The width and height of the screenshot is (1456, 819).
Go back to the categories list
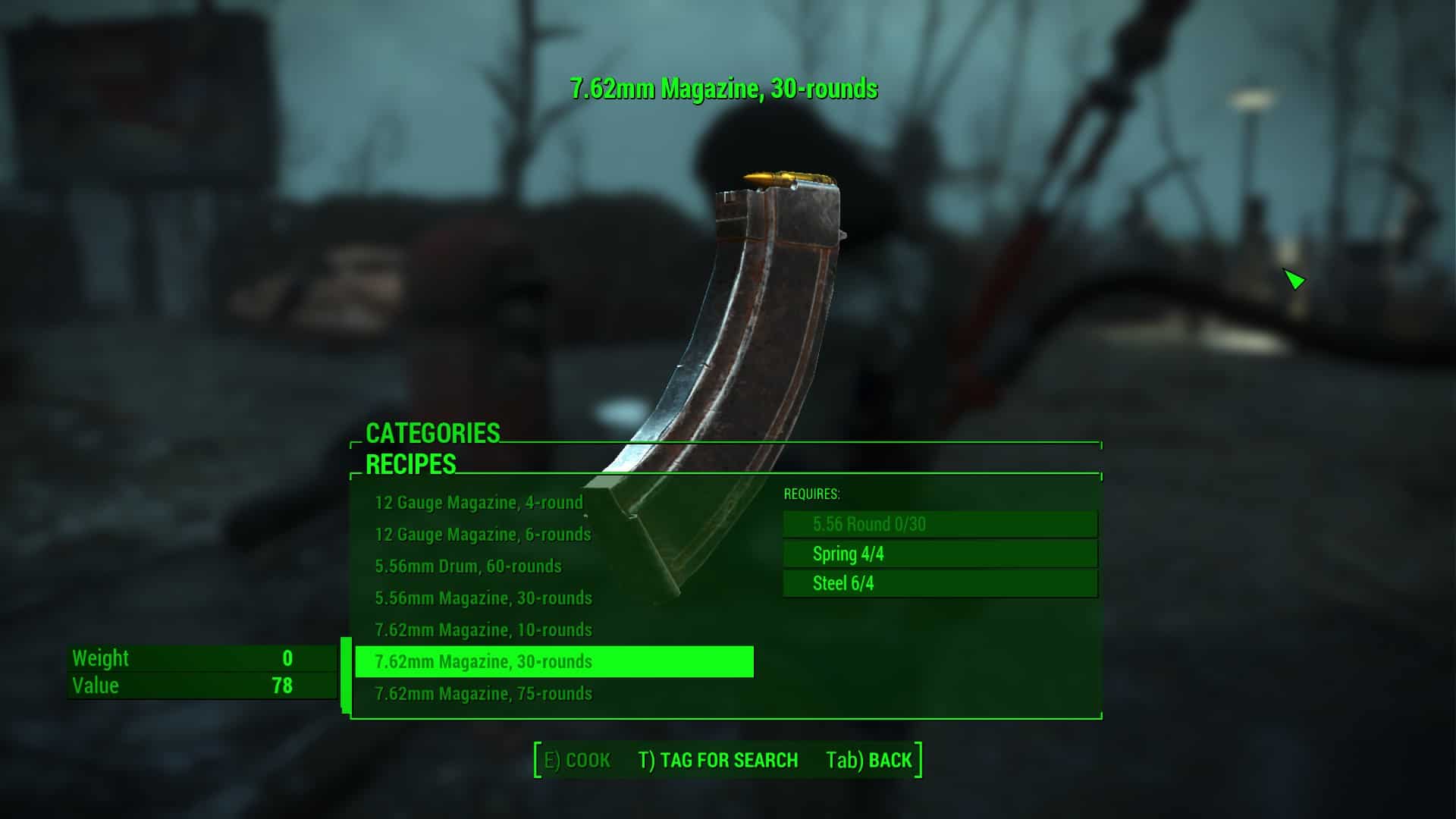click(869, 761)
